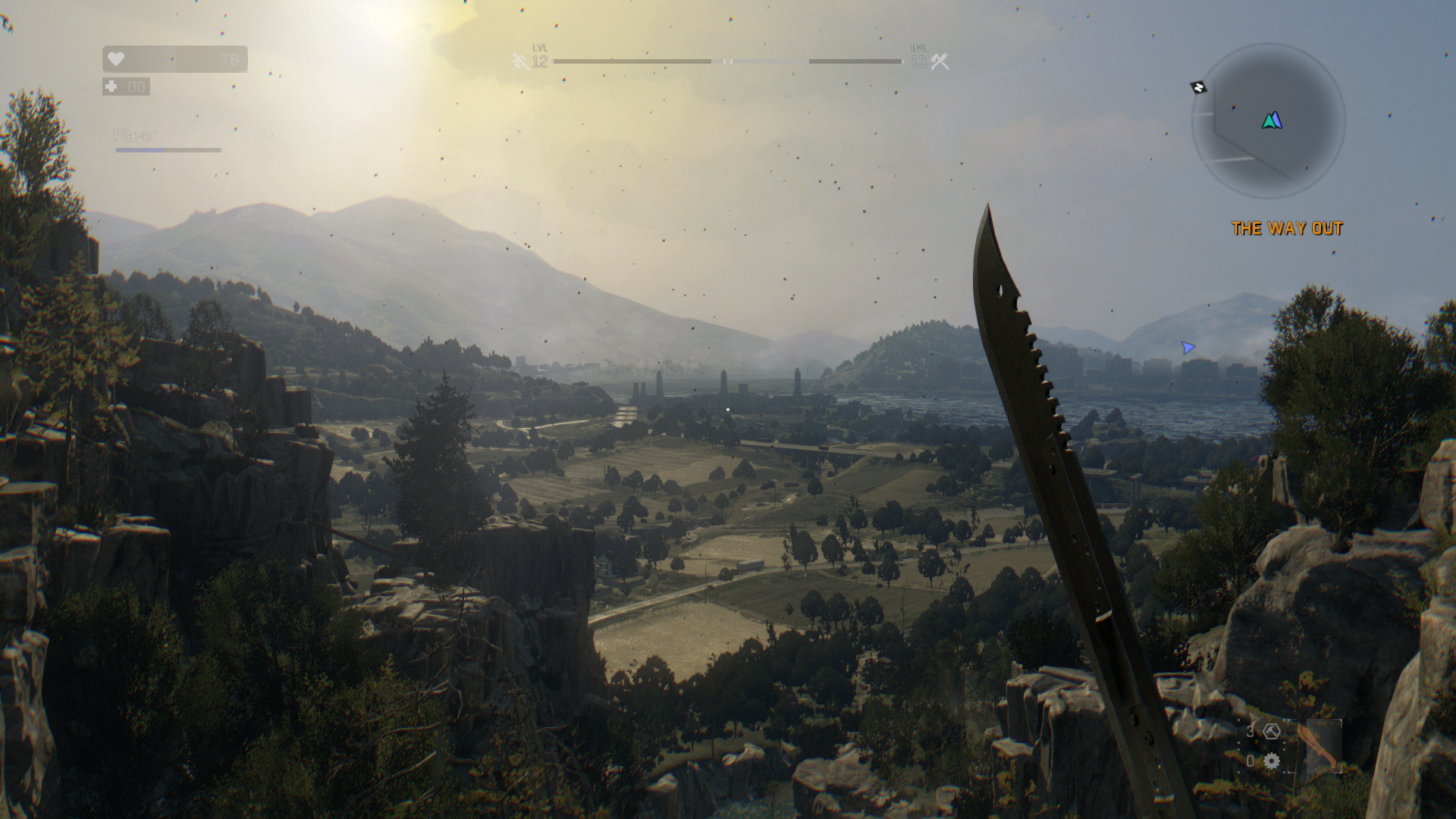The height and width of the screenshot is (819, 1456).
Task: Select The Way Out quest tracker
Action: coord(1286,228)
